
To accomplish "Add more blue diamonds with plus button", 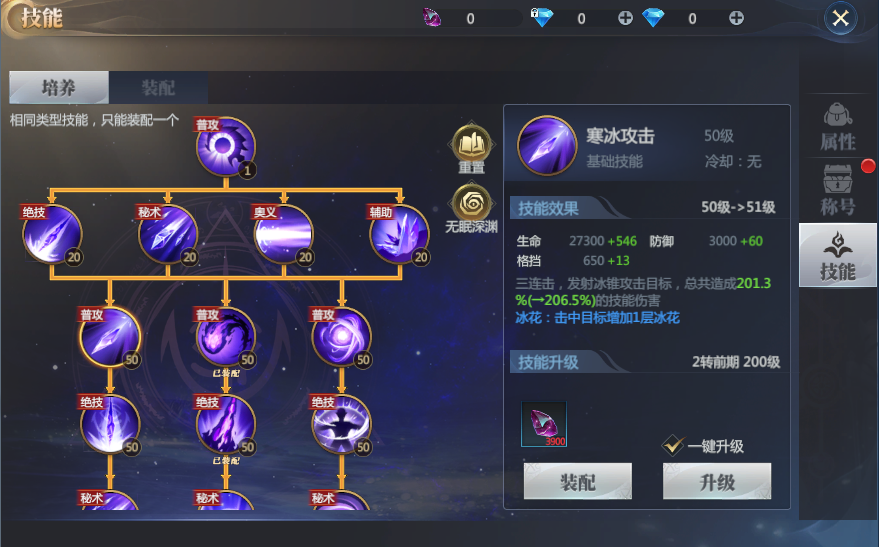I will coord(736,18).
